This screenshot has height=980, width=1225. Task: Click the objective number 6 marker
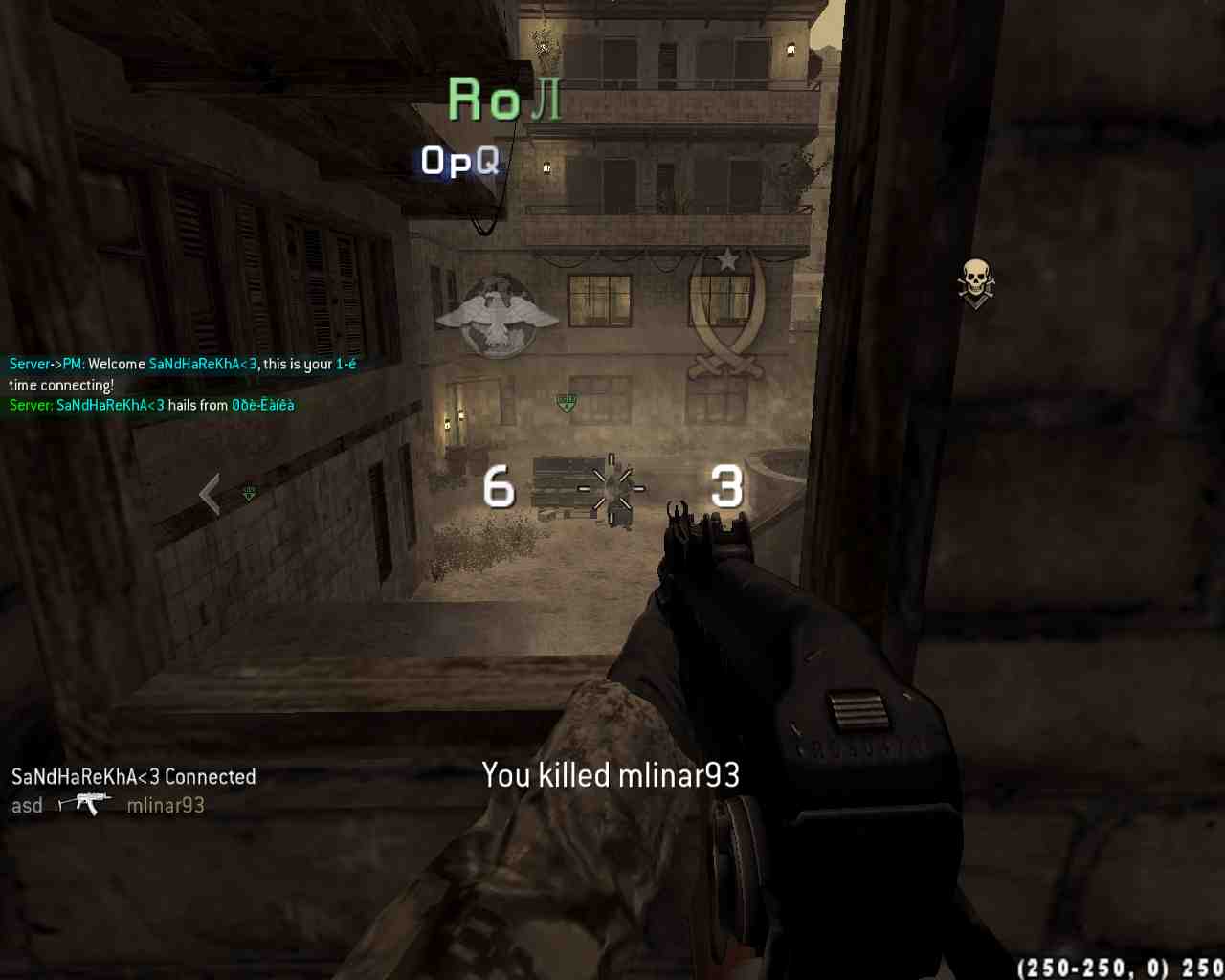pyautogui.click(x=500, y=488)
